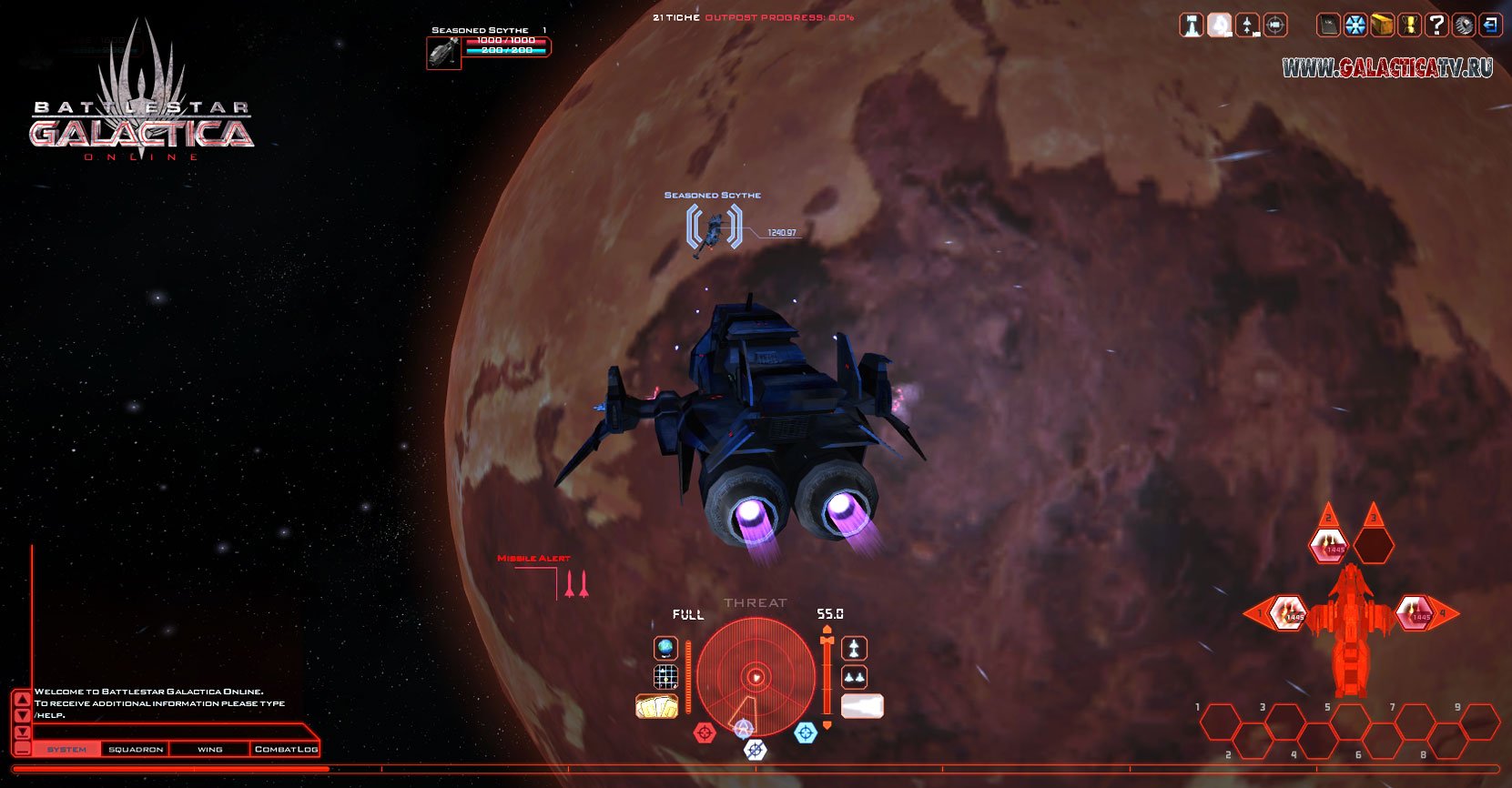Click the blue crosshair hexagon button
1512x788 pixels.
point(806,732)
